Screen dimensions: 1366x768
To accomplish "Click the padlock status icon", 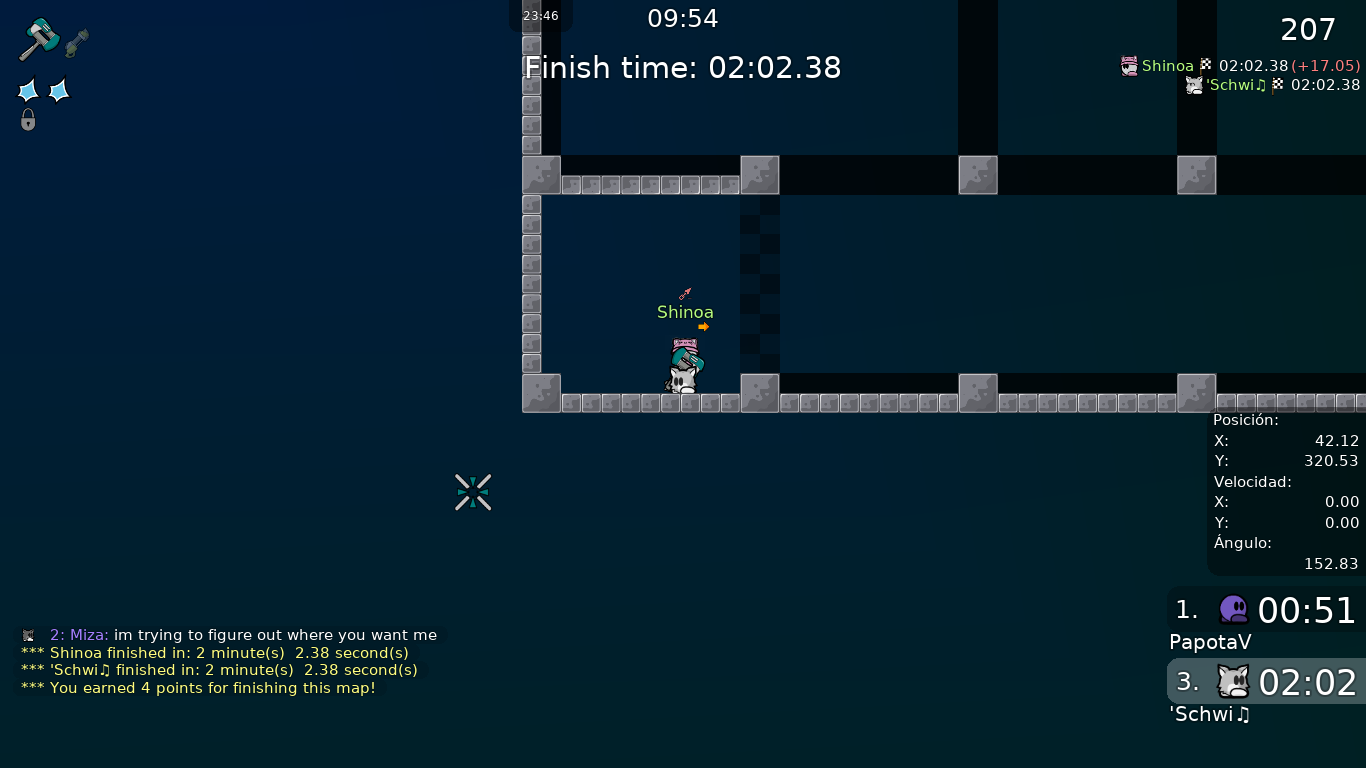I will pos(28,120).
